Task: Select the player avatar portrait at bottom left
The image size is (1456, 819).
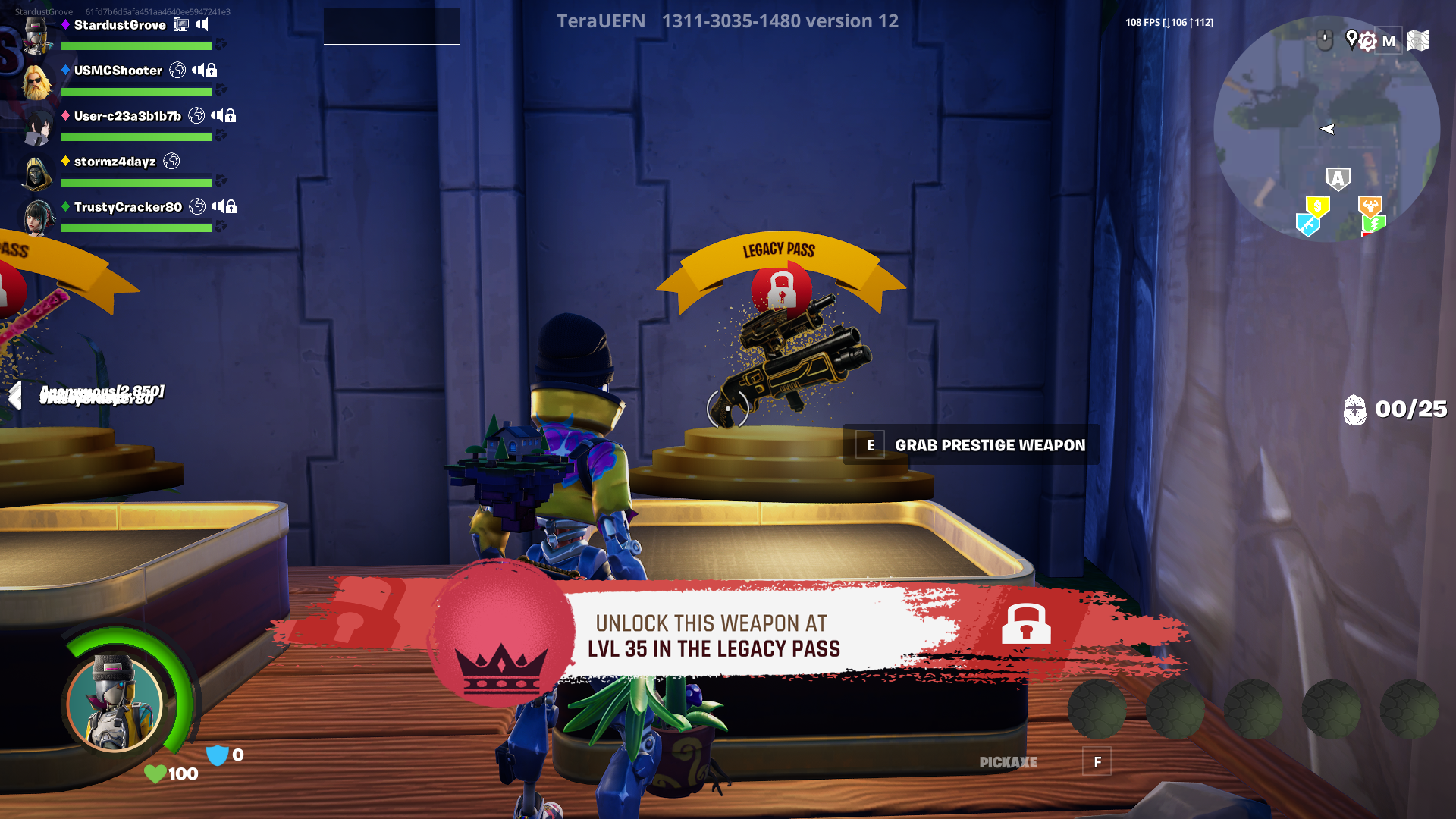Action: tap(114, 705)
